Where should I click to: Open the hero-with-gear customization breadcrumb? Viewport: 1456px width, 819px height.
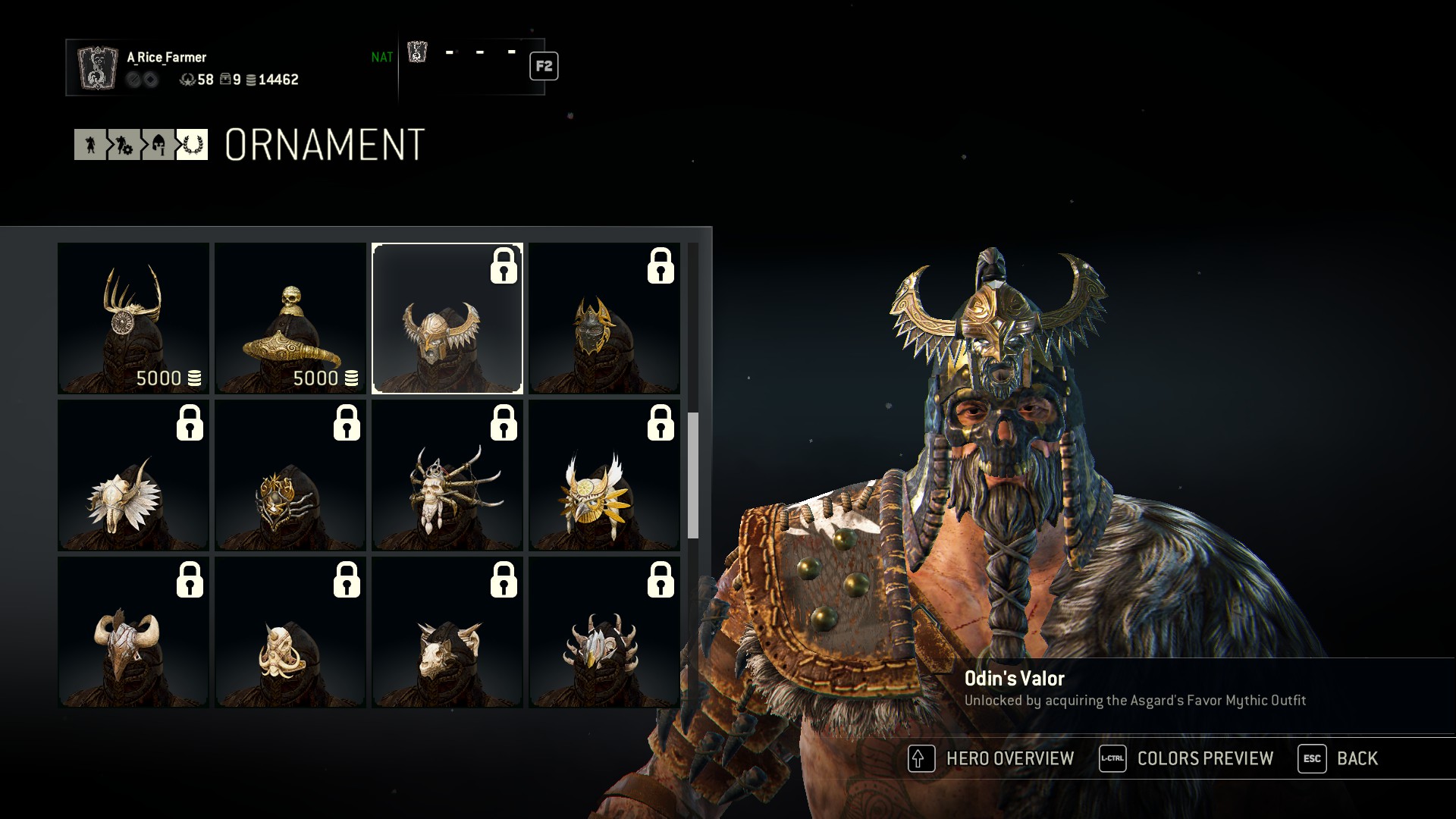pyautogui.click(x=124, y=145)
